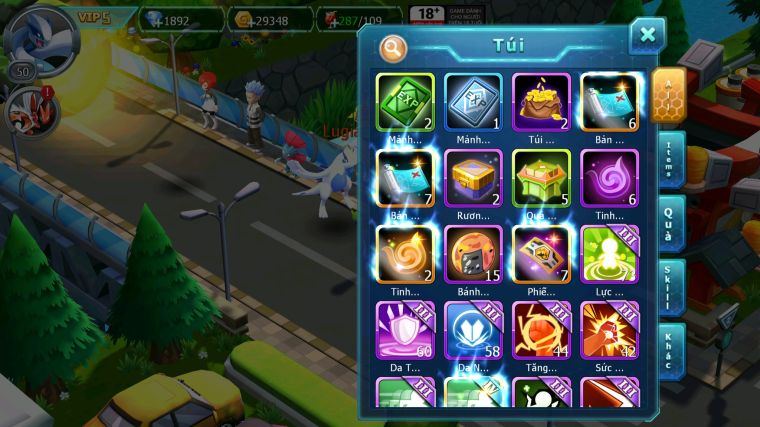Screen dimensions: 760x427
Task: Select the purple shield skill item
Action: tap(405, 330)
